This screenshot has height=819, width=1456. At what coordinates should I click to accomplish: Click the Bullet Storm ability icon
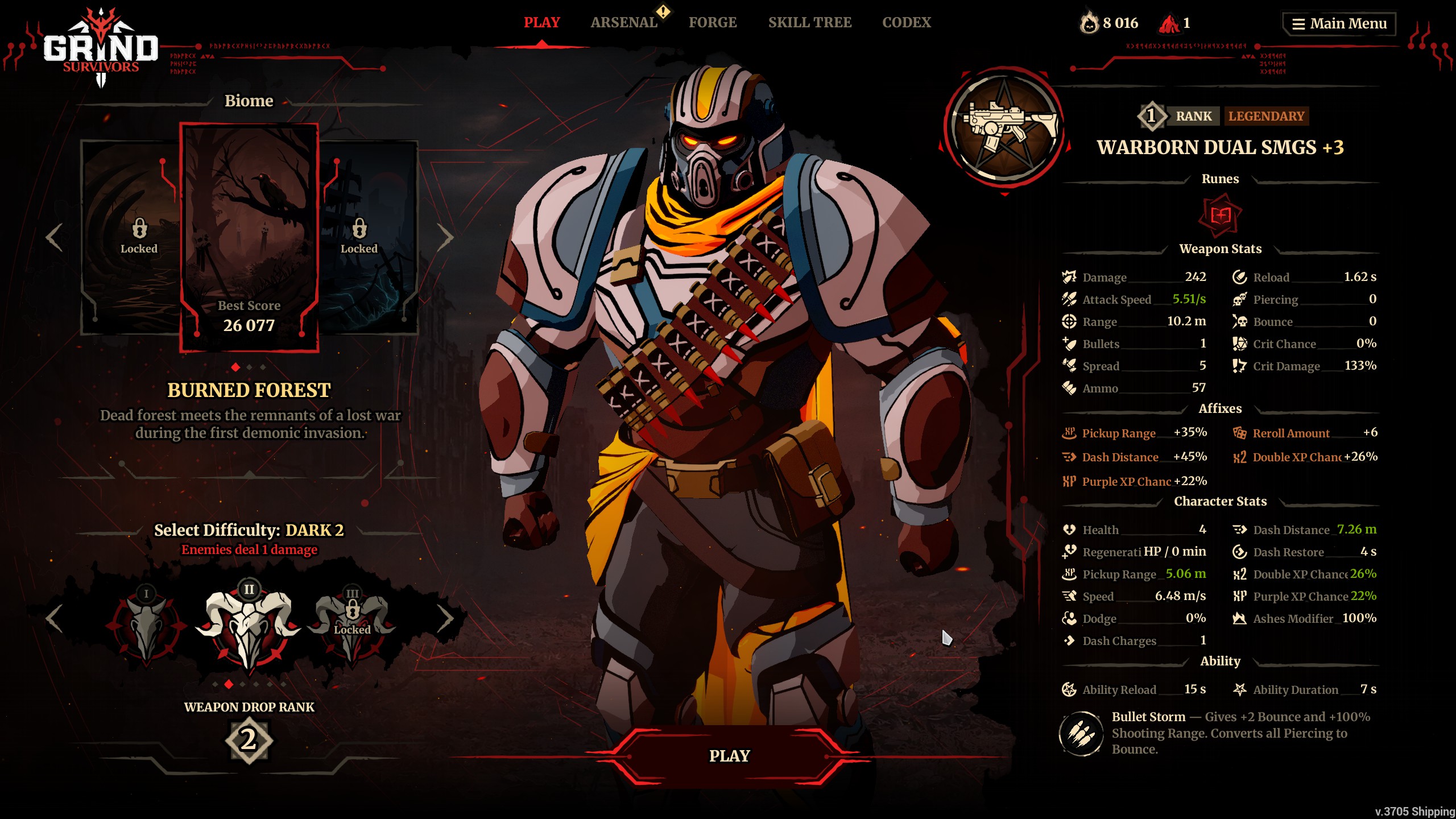[x=1081, y=734]
